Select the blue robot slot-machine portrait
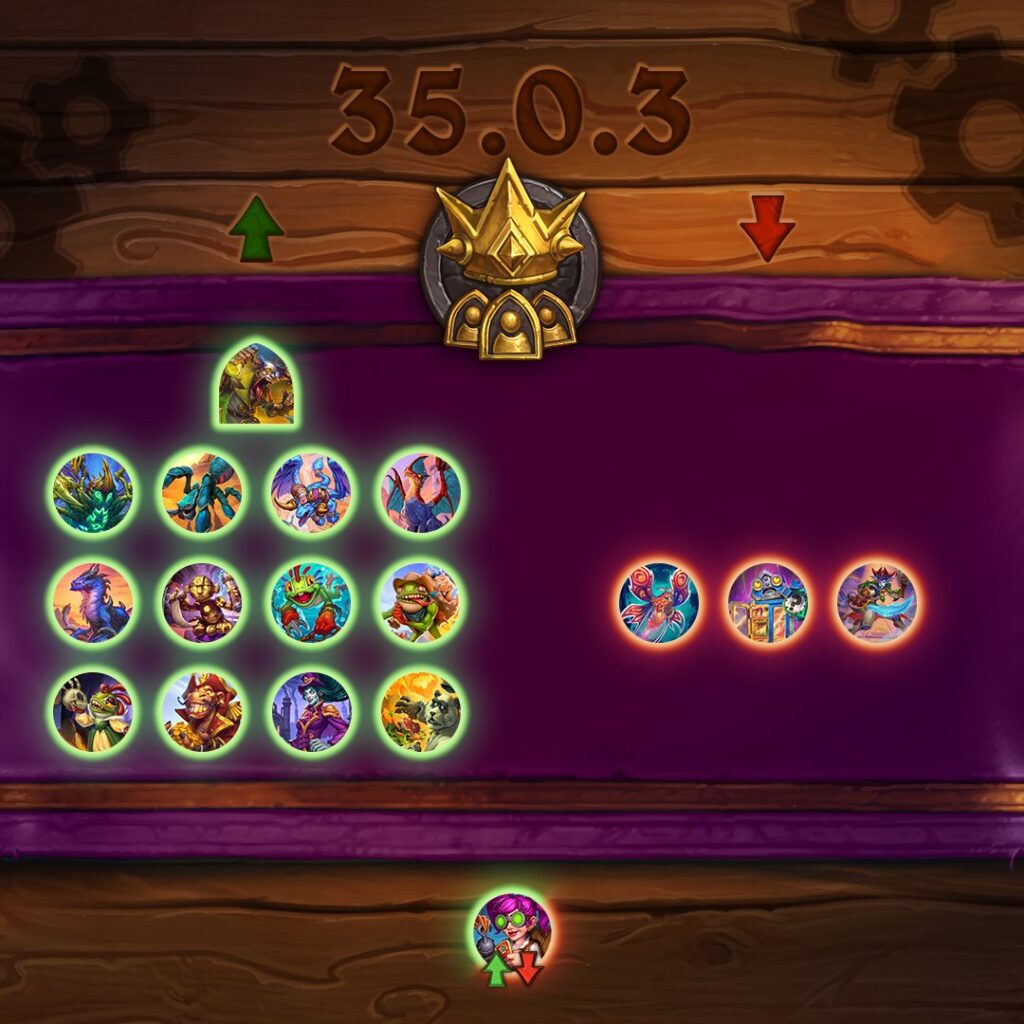This screenshot has width=1024, height=1024. (x=767, y=602)
